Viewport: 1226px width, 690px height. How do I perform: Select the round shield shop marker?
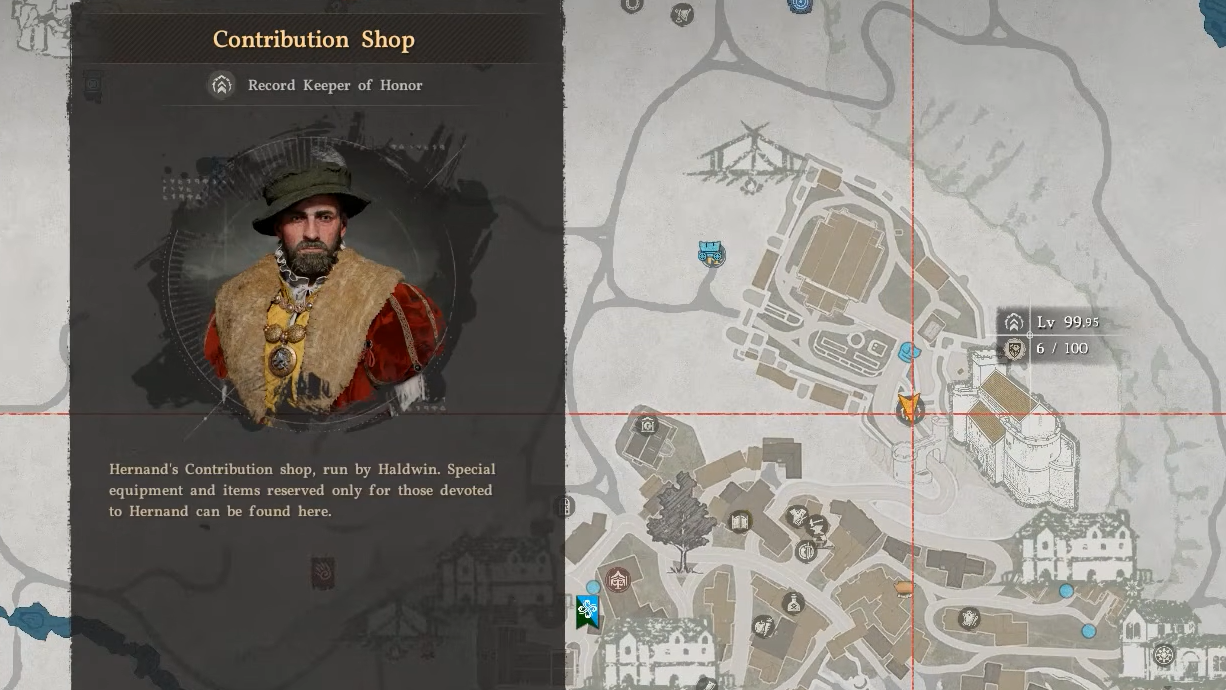click(x=806, y=551)
